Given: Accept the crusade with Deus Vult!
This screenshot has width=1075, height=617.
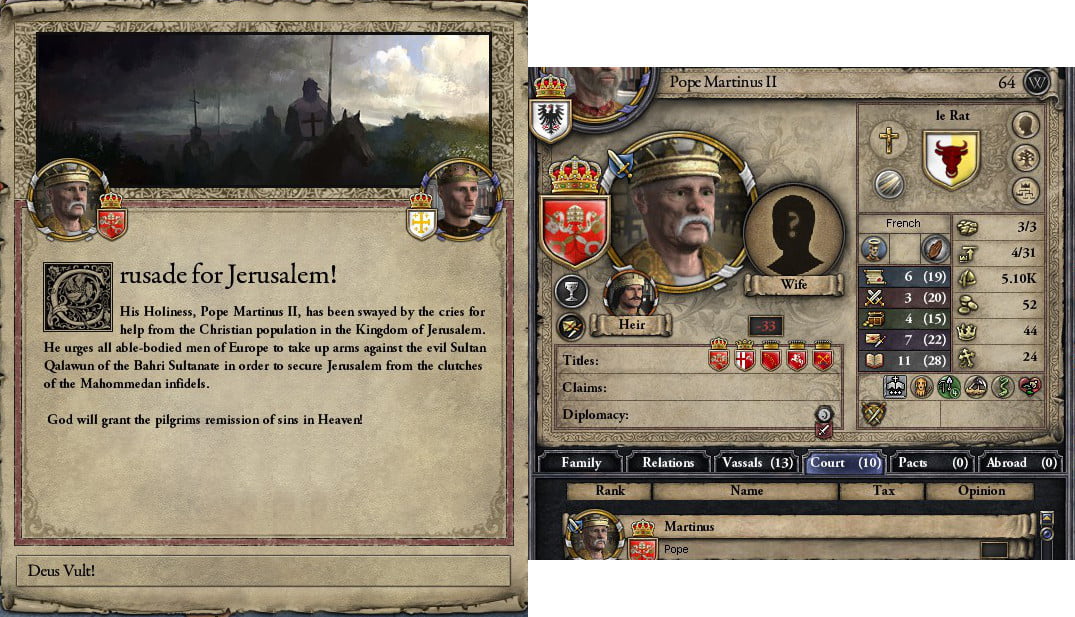Looking at the screenshot, I should click(264, 572).
